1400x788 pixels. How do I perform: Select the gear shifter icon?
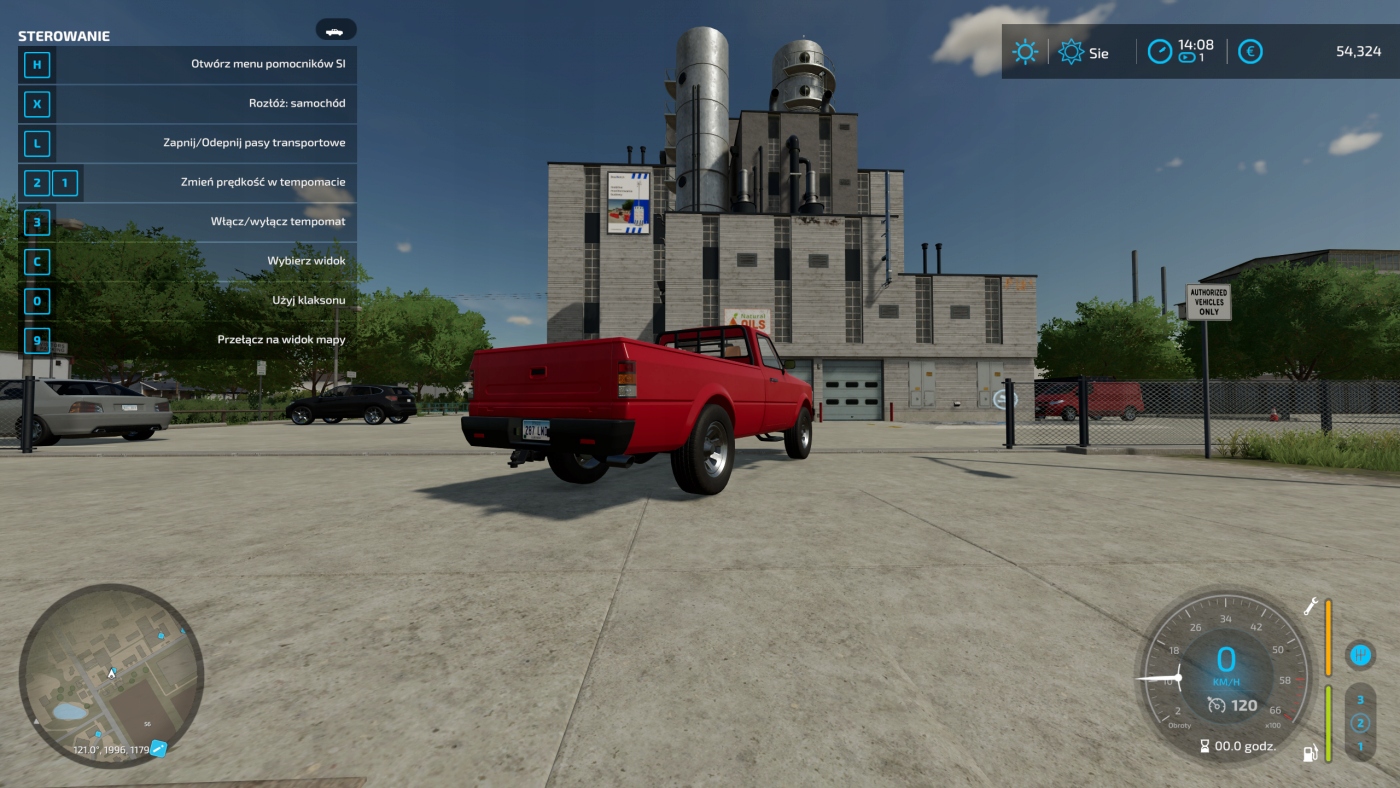(1359, 656)
